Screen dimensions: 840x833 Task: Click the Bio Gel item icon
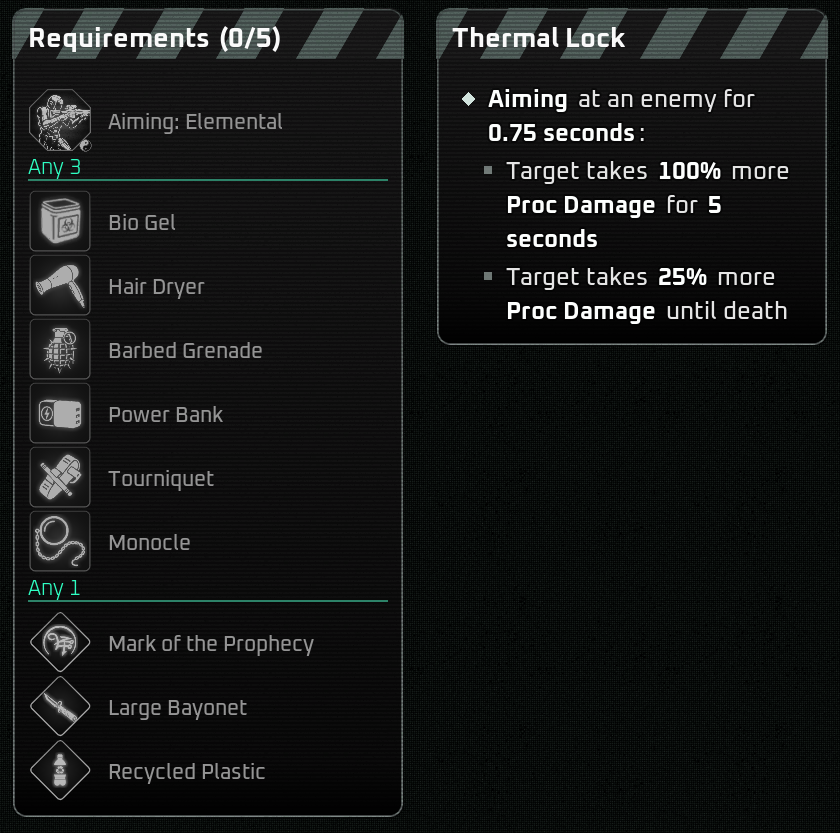[60, 222]
